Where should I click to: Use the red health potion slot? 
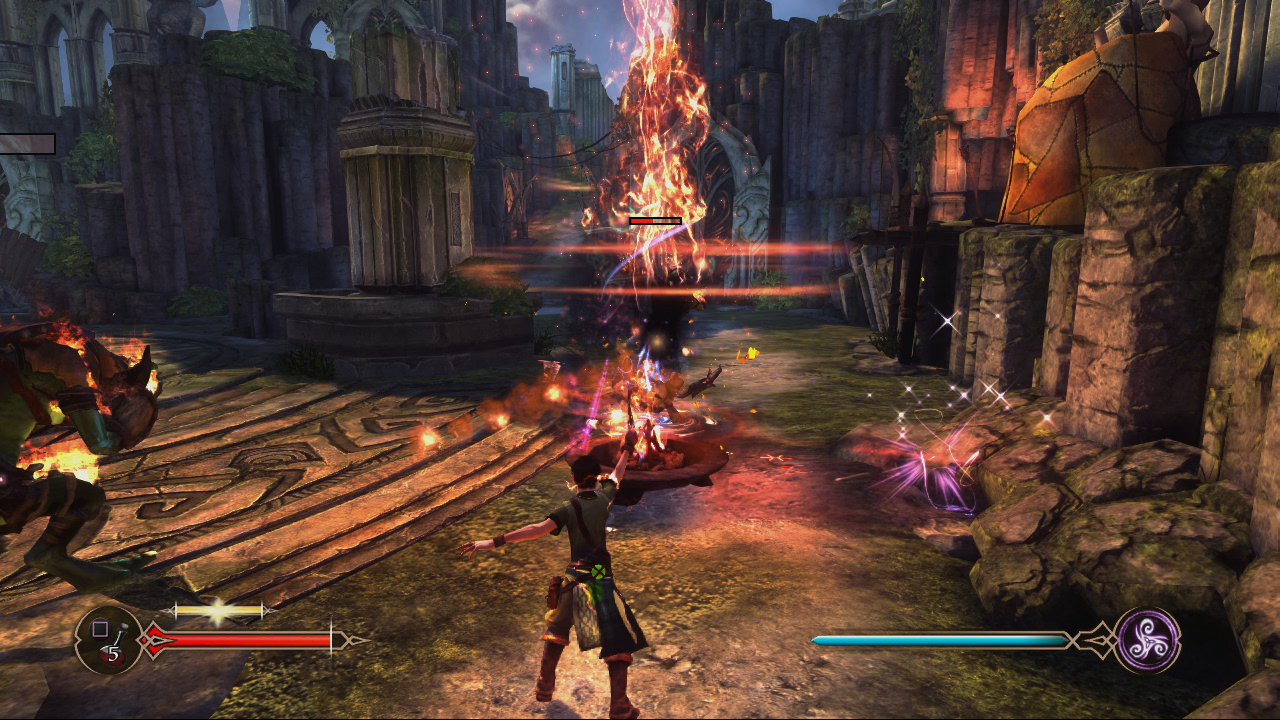(x=109, y=640)
